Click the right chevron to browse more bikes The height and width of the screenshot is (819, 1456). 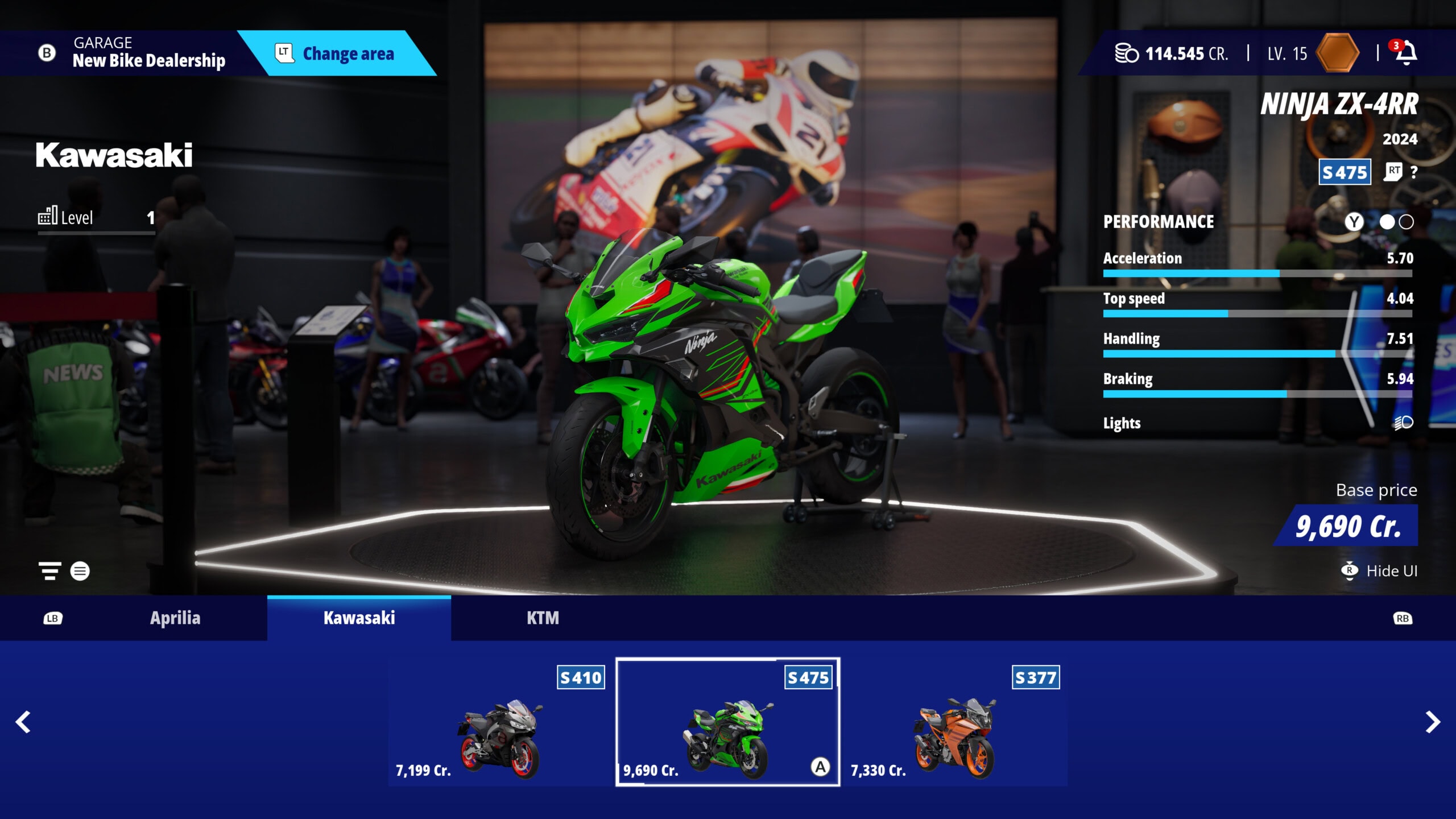pyautogui.click(x=1432, y=721)
